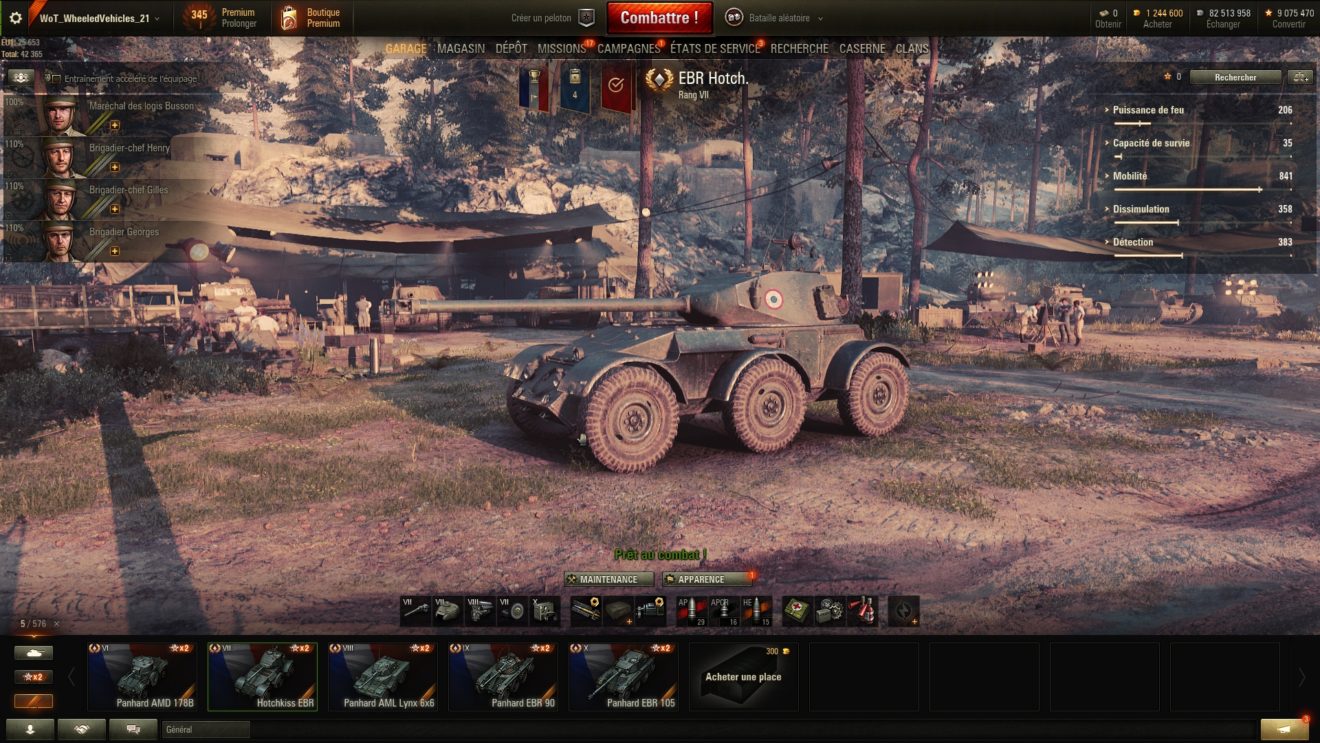Start battle with the Combattre button

click(x=659, y=18)
